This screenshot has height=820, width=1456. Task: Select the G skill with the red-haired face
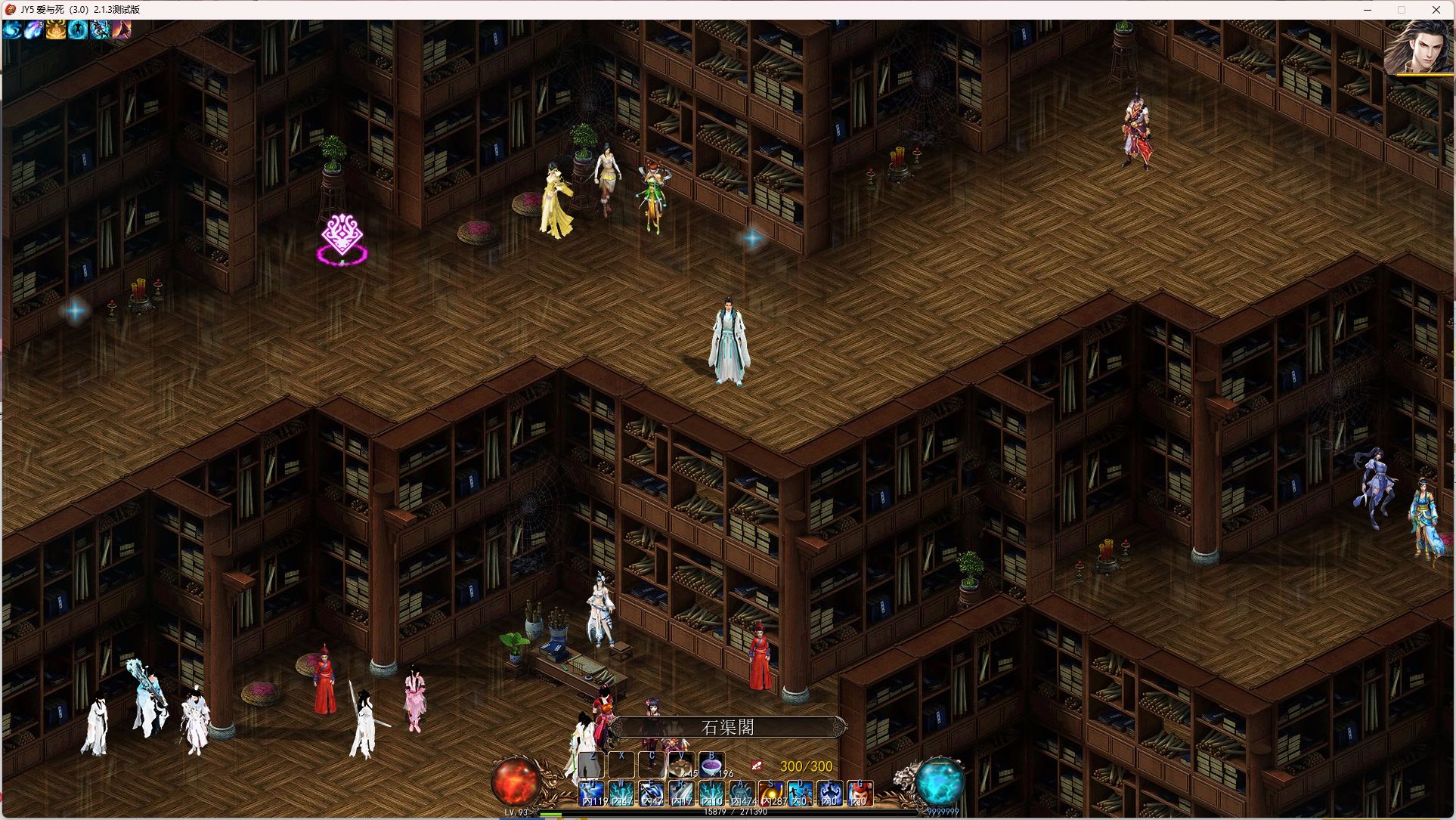[860, 793]
